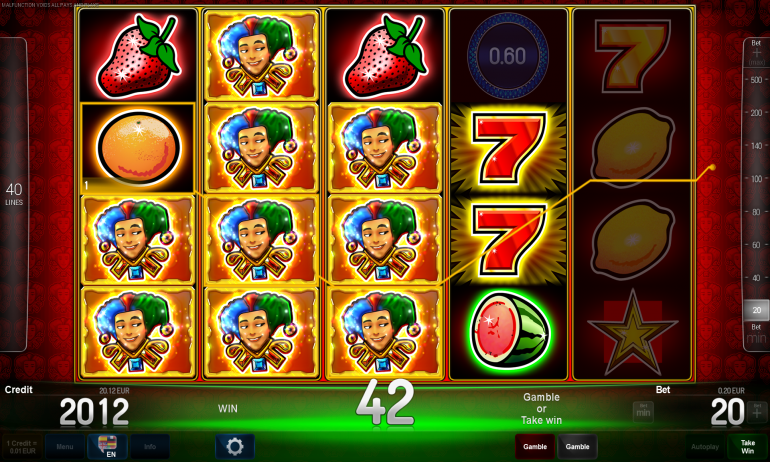
Task: Click the red Gamble button
Action: pos(535,446)
